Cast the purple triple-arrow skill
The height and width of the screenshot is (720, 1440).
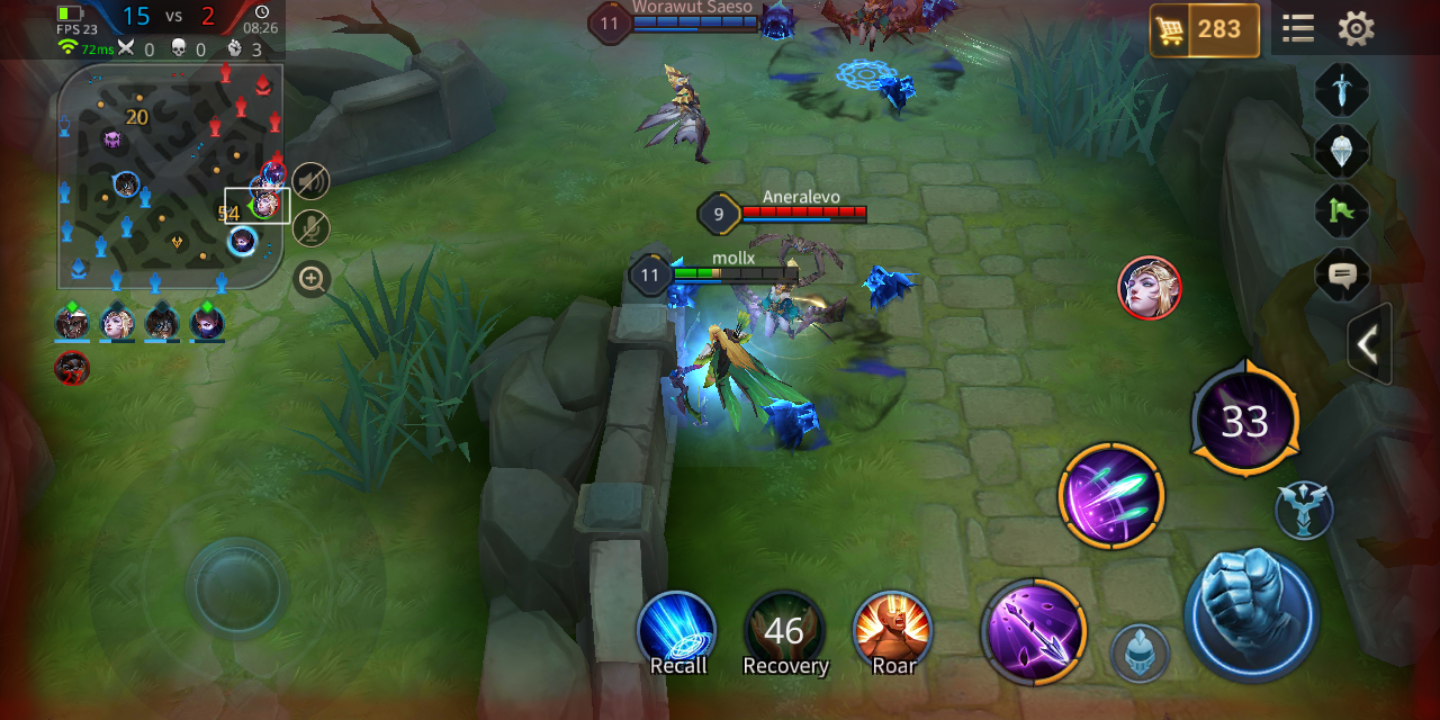point(1111,496)
